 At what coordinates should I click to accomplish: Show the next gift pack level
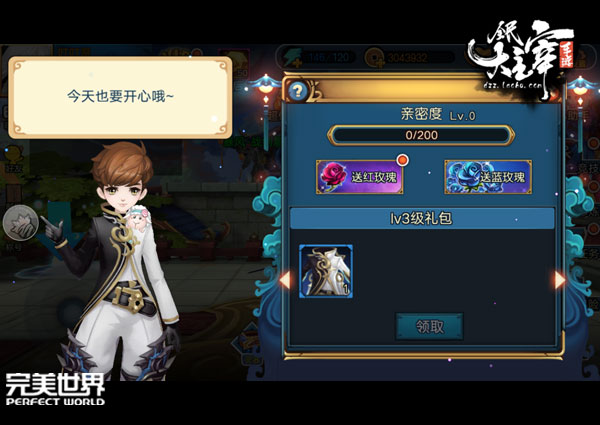coord(560,280)
